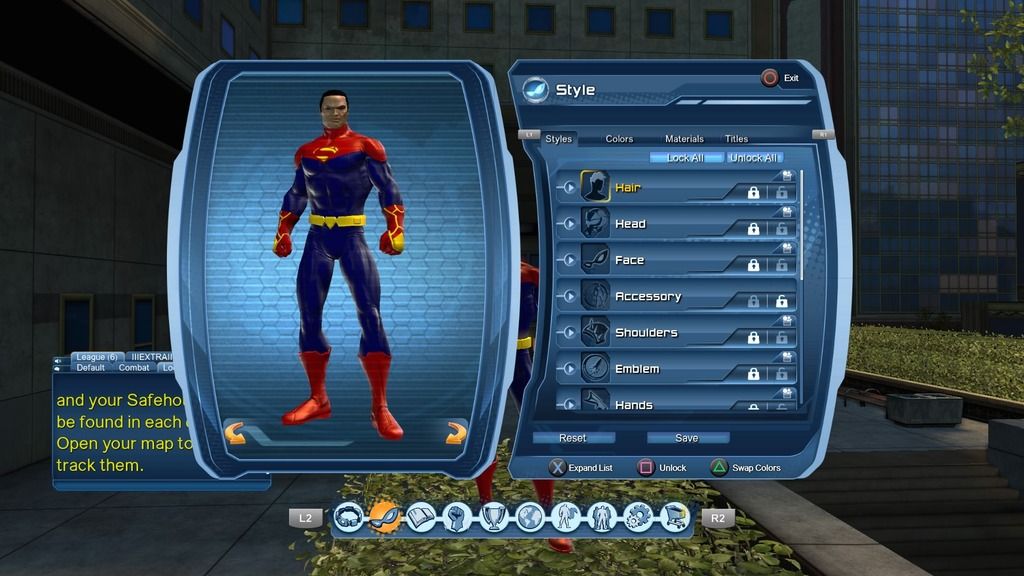Open the shopping cart marketplace icon
The height and width of the screenshot is (576, 1024).
674,517
